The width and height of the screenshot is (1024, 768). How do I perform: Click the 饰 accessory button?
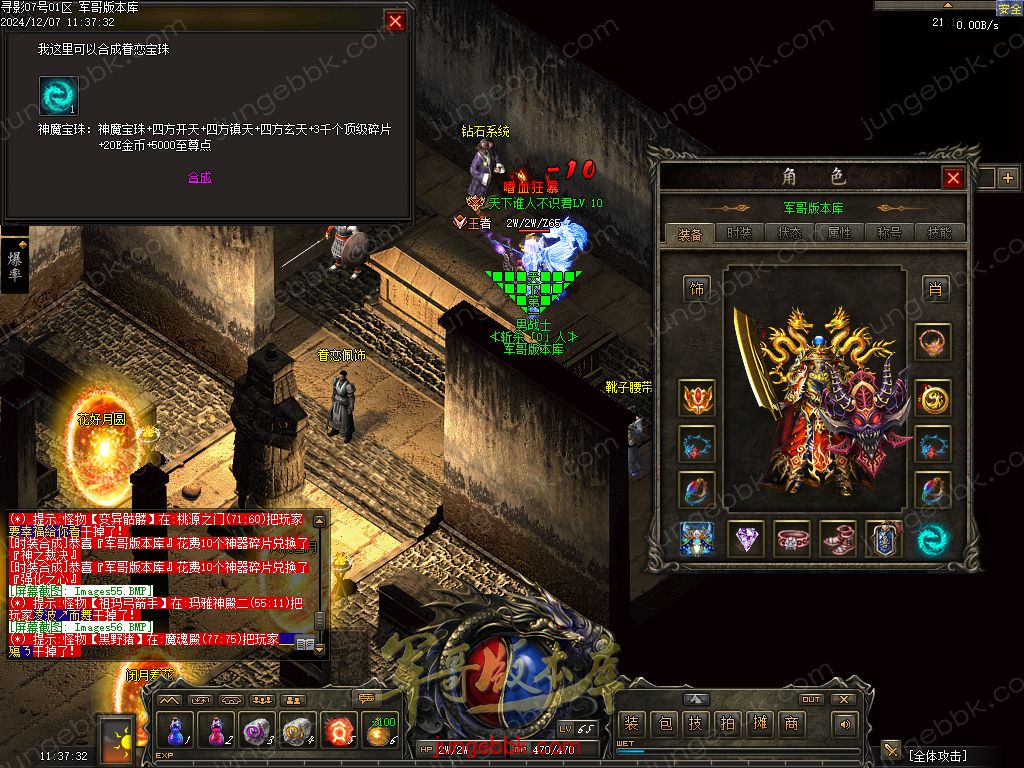(697, 289)
